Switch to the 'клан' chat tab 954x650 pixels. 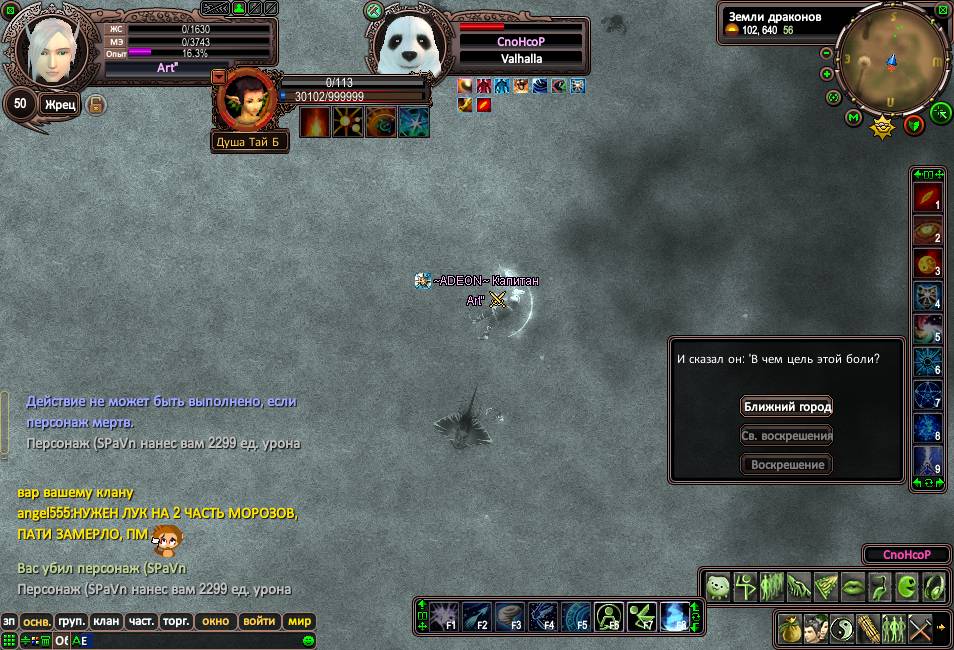pos(106,621)
